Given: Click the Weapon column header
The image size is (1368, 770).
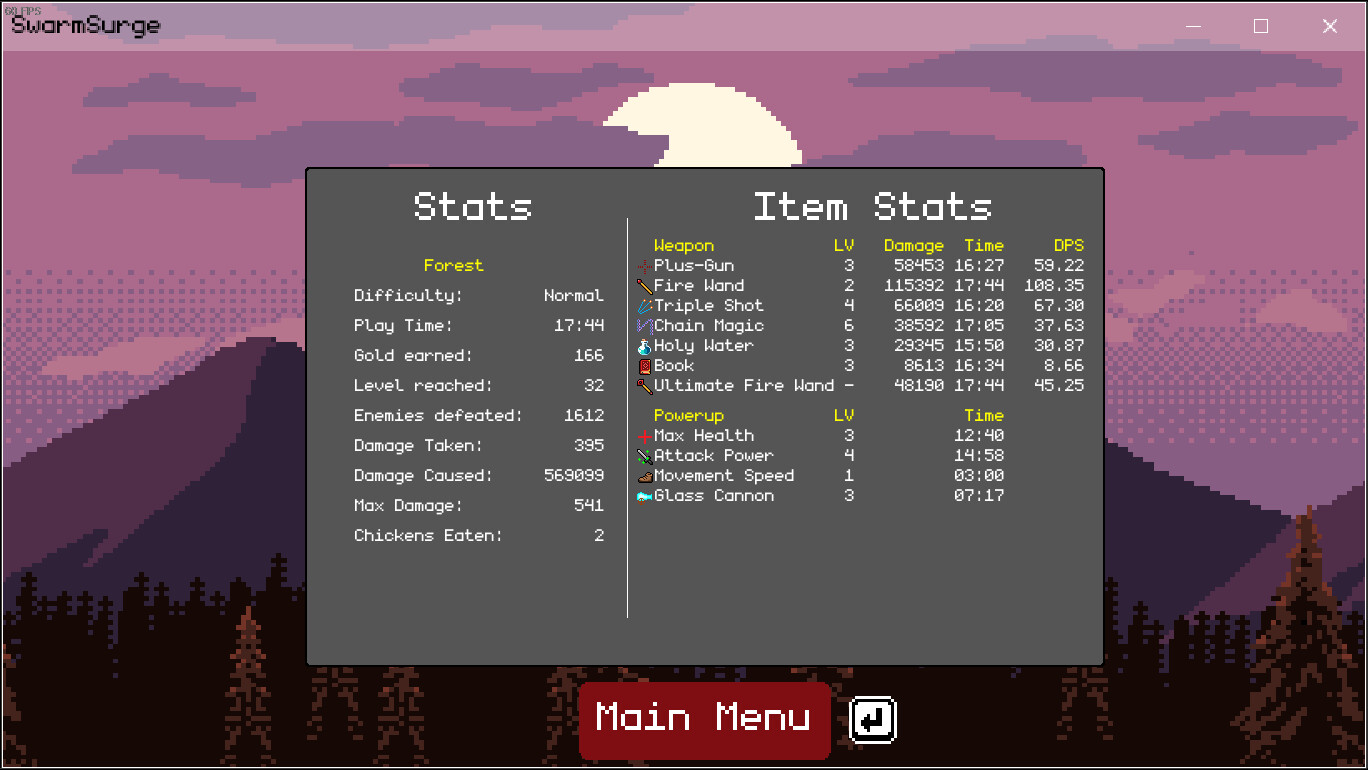Looking at the screenshot, I should (684, 245).
